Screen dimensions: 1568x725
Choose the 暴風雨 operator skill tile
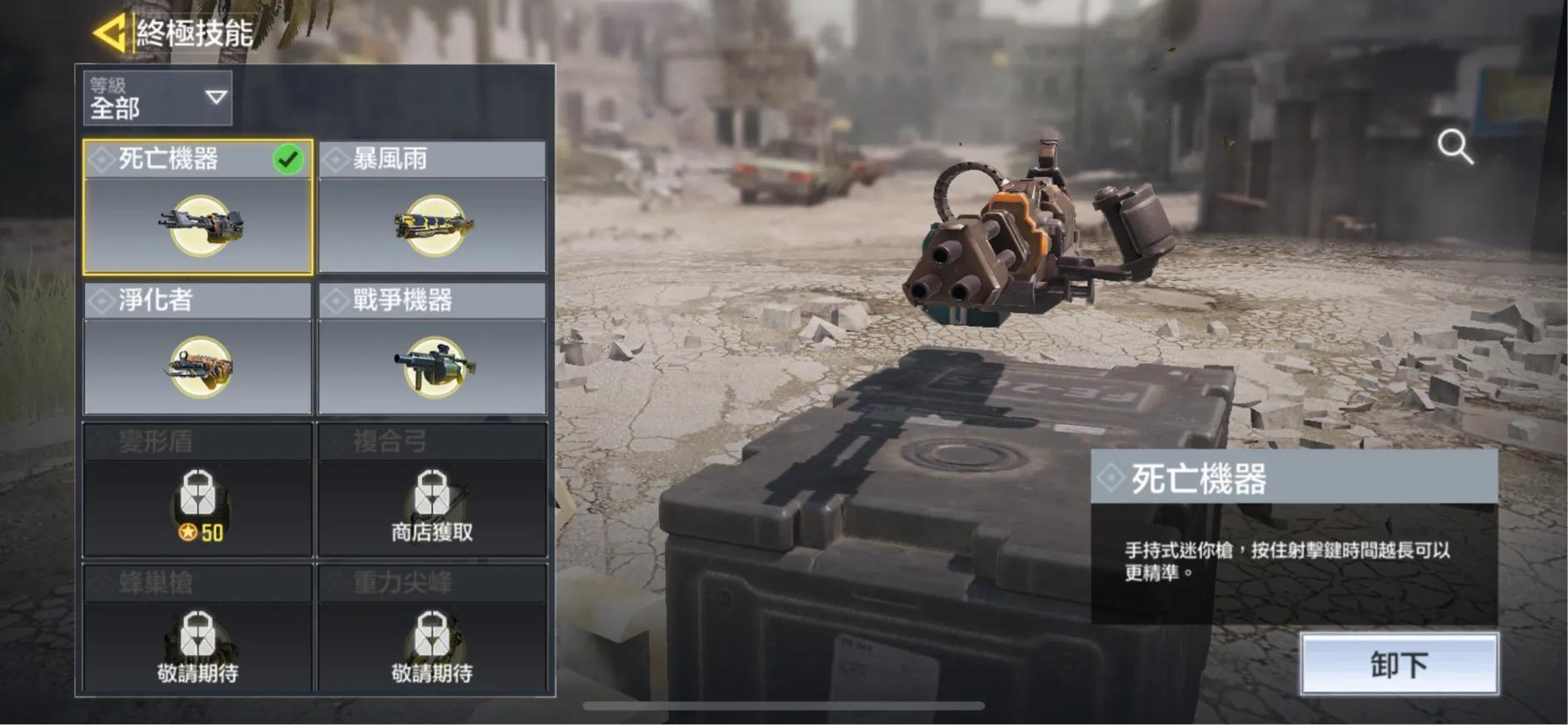[432, 208]
